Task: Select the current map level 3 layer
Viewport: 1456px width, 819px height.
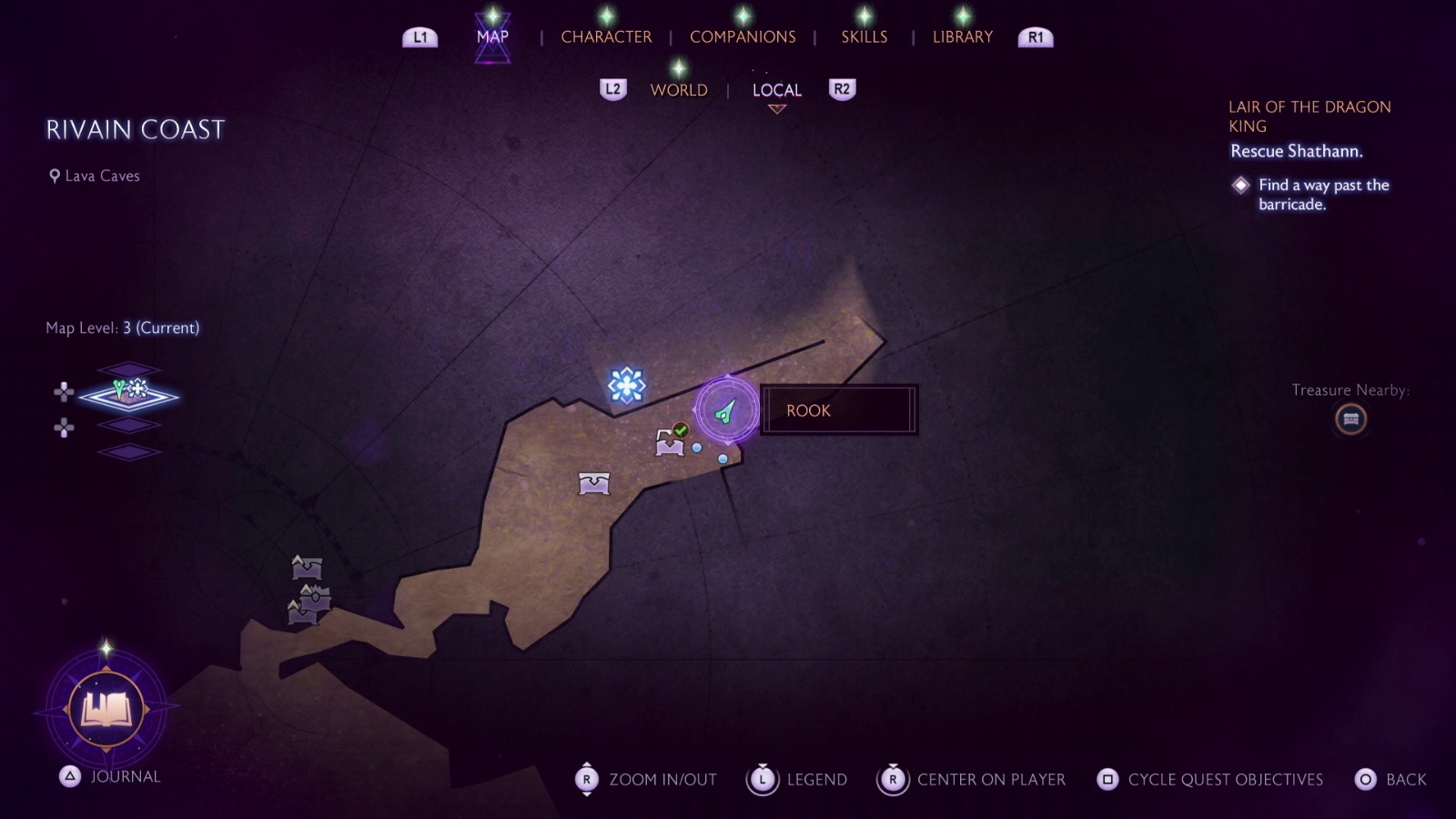Action: tap(129, 395)
